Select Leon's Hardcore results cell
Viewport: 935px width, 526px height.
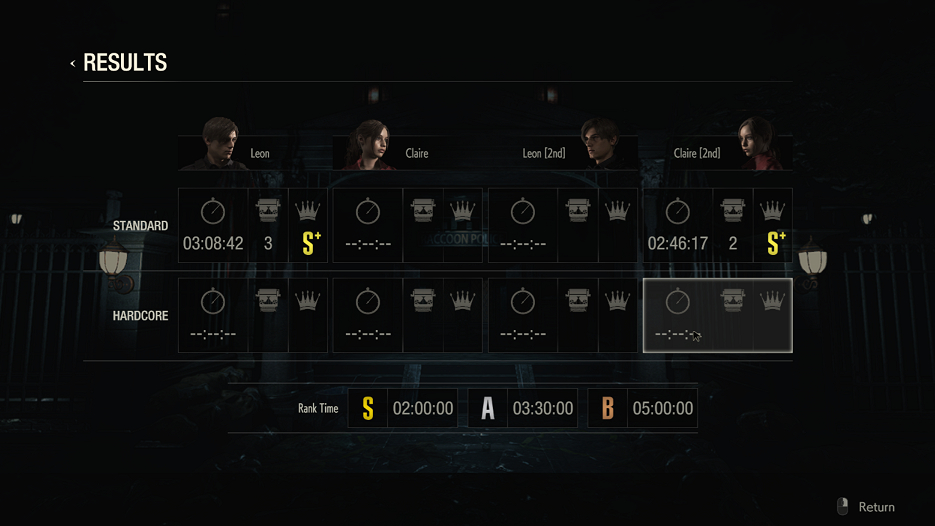pyautogui.click(x=252, y=316)
